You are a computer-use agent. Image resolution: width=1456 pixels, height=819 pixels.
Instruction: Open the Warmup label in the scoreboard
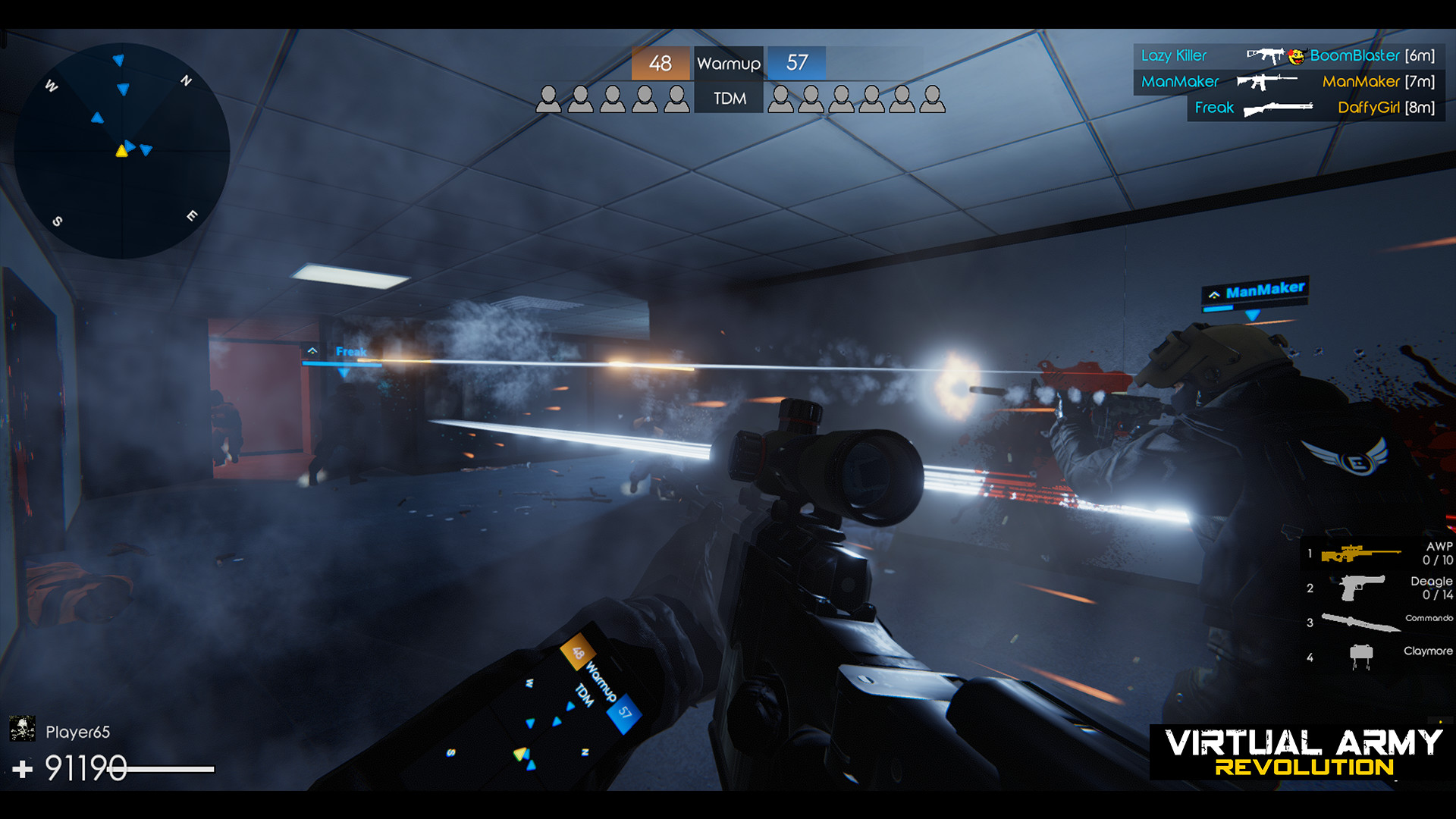pos(728,62)
